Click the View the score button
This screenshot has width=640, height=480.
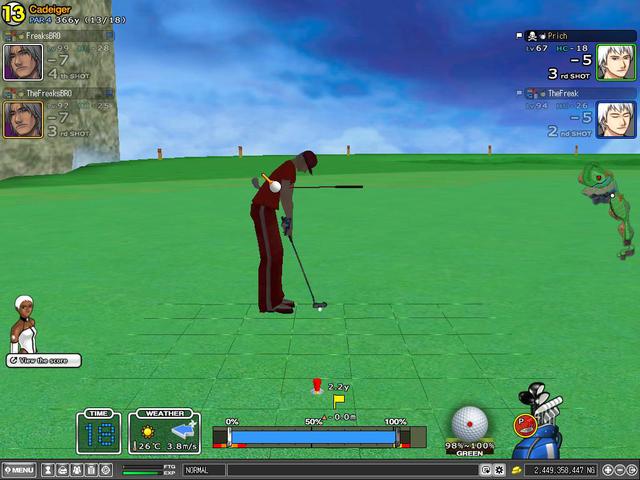pyautogui.click(x=43, y=360)
